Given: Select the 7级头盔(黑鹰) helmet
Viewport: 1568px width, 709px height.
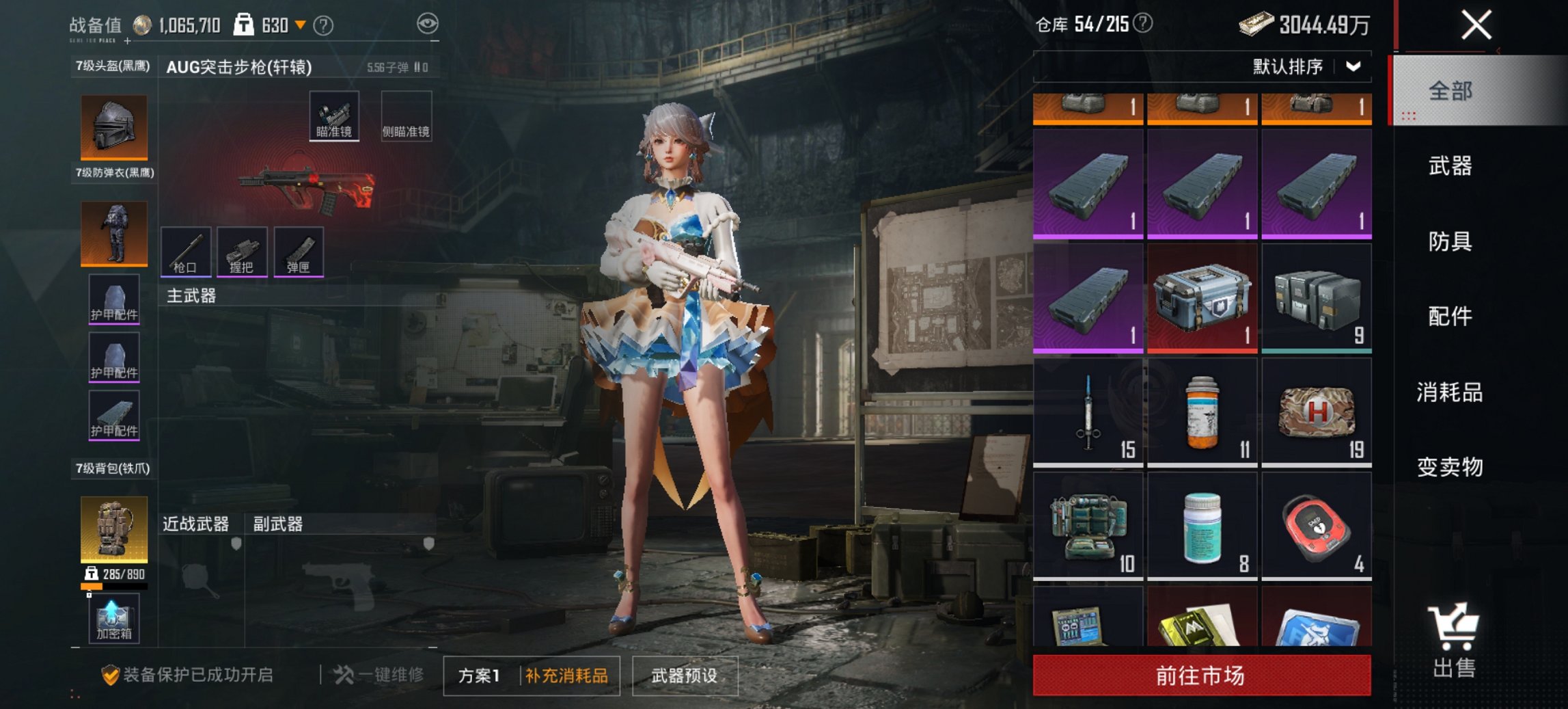Looking at the screenshot, I should (113, 126).
